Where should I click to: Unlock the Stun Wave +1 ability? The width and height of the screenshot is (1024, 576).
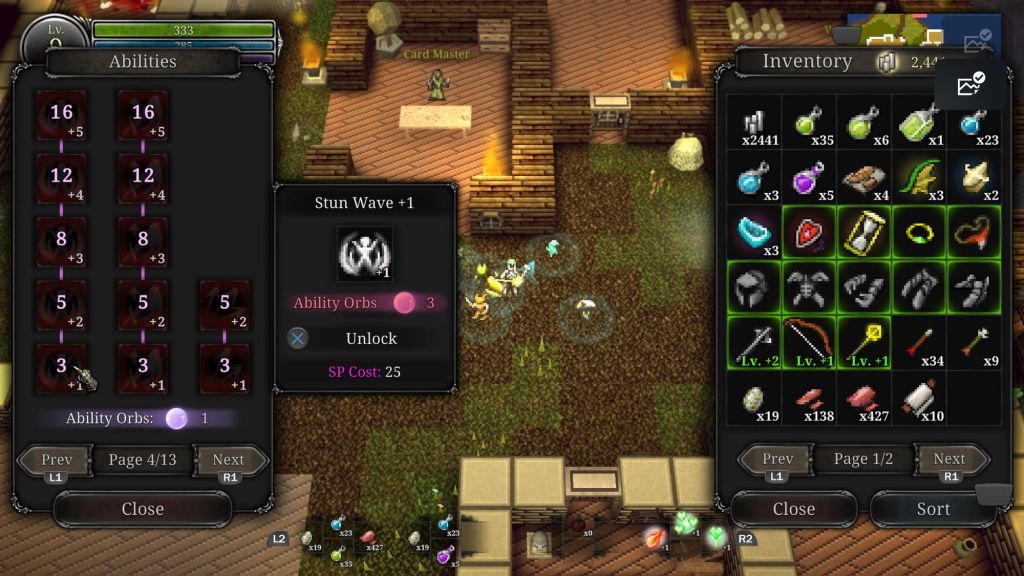pos(370,338)
